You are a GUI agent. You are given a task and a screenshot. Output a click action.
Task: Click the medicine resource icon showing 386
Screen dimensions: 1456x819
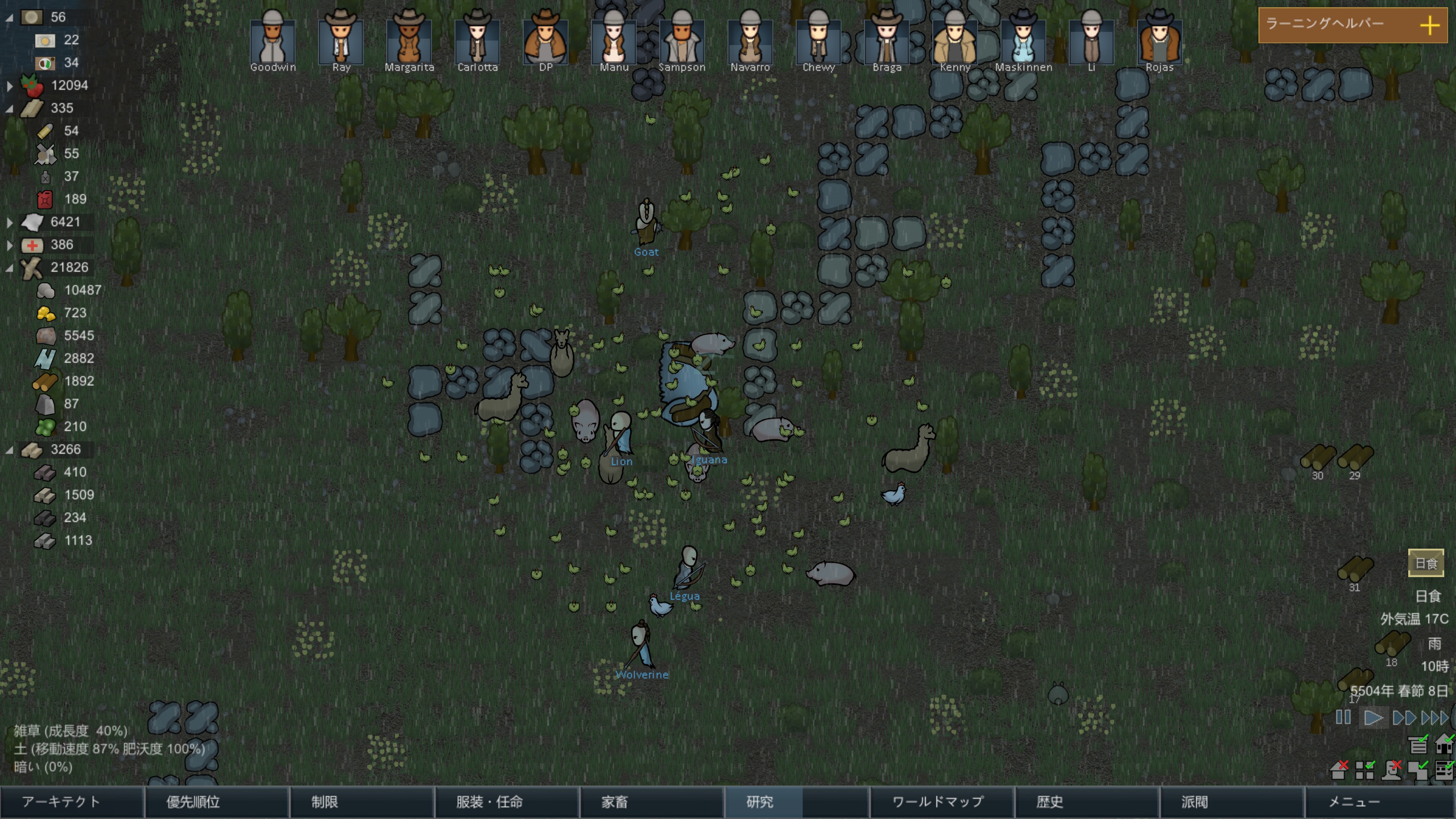pyautogui.click(x=33, y=245)
